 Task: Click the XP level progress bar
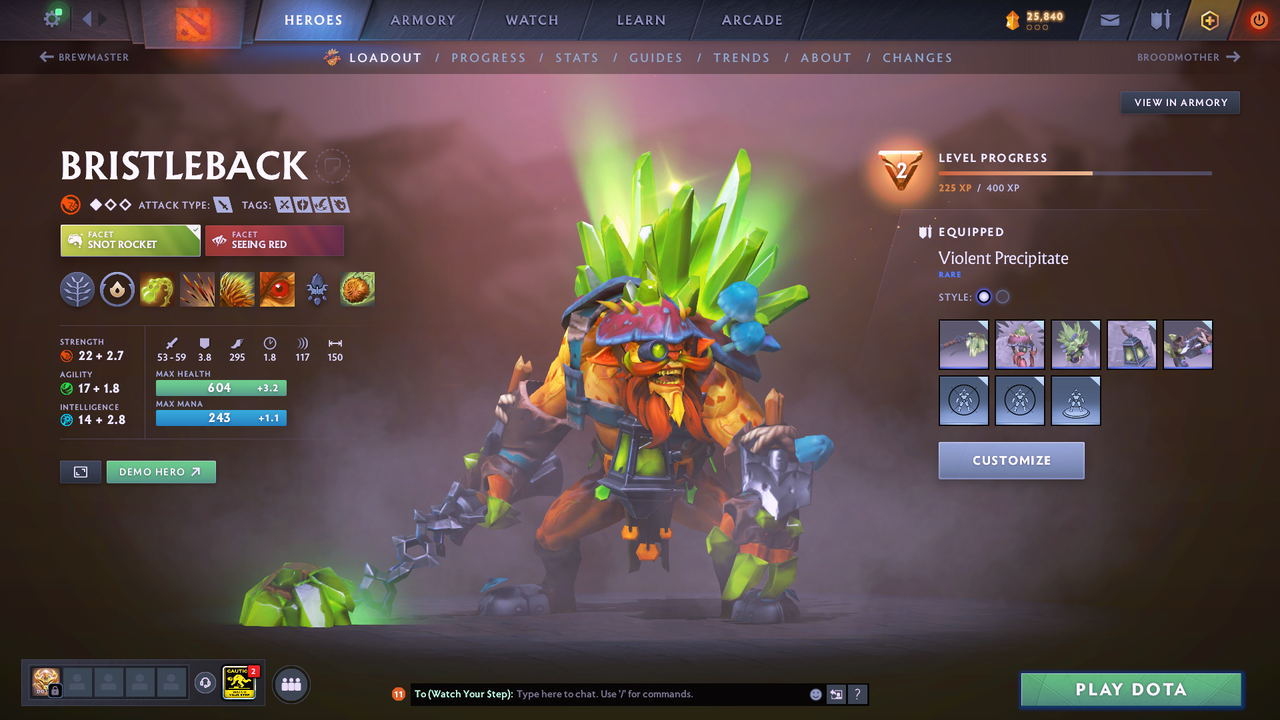[1075, 173]
